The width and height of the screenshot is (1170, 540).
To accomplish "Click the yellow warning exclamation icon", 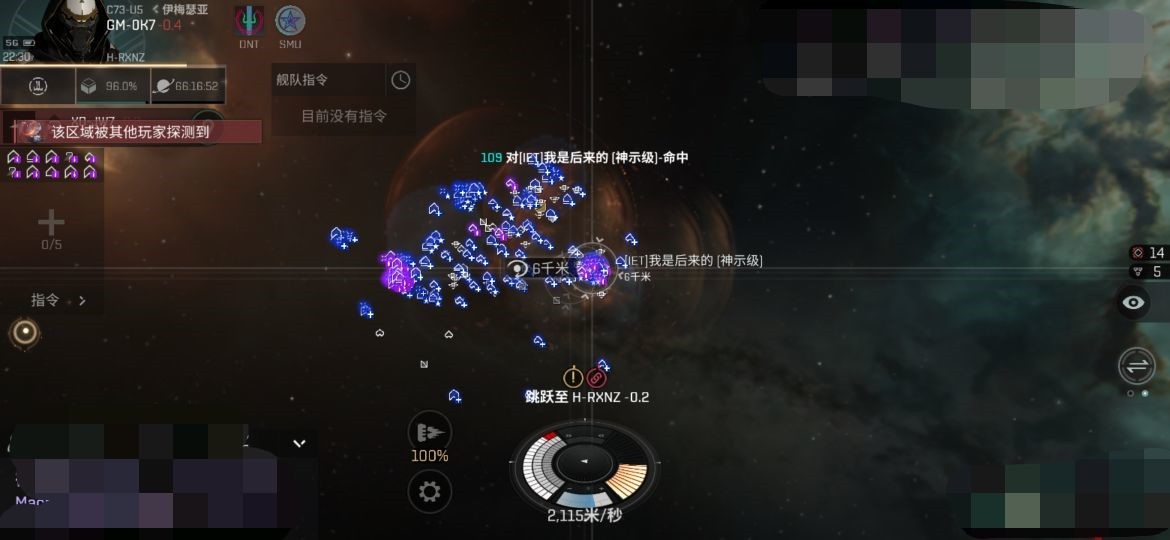I will tap(573, 377).
